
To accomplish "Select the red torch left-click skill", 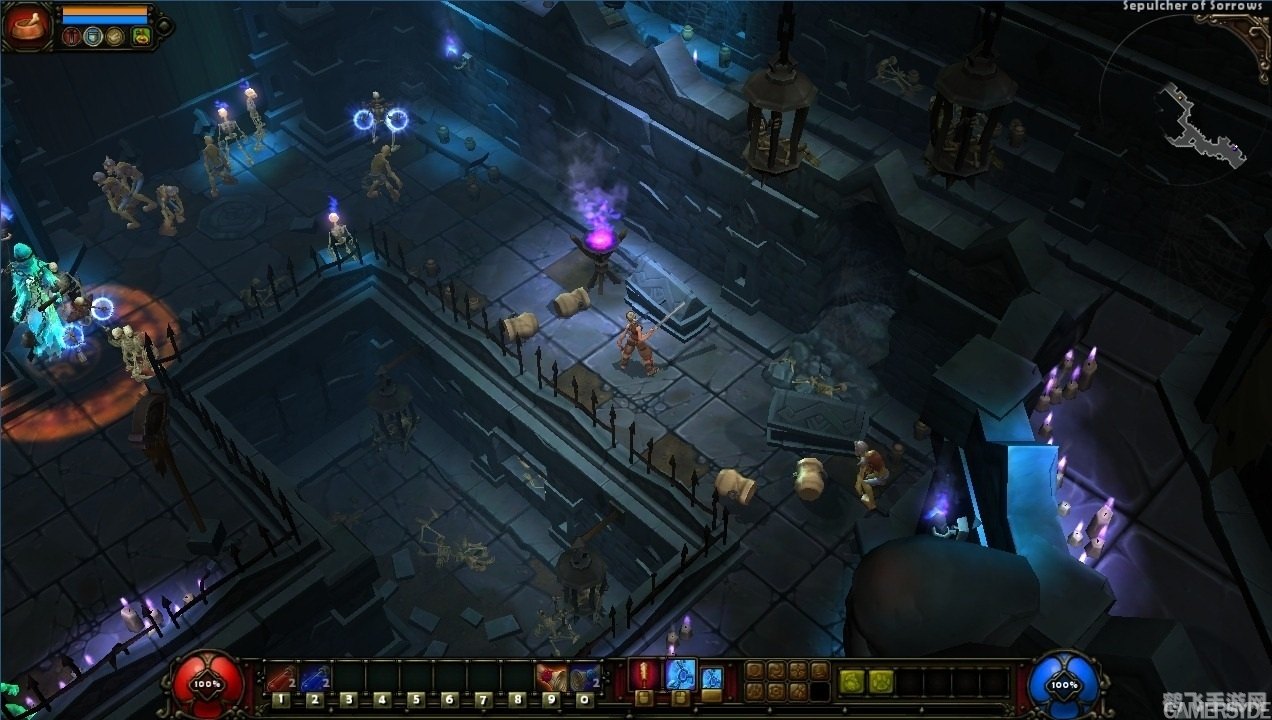I will (646, 675).
